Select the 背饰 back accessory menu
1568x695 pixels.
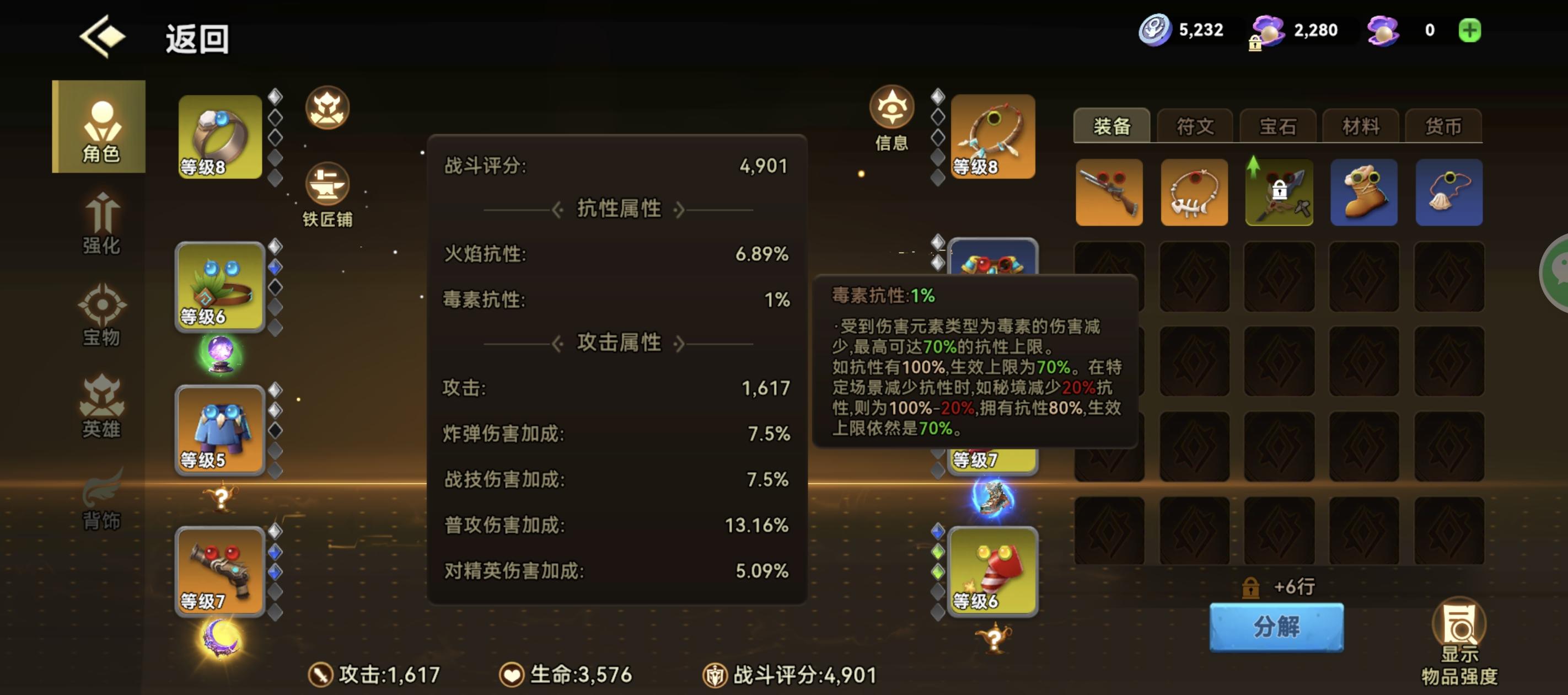point(99,504)
